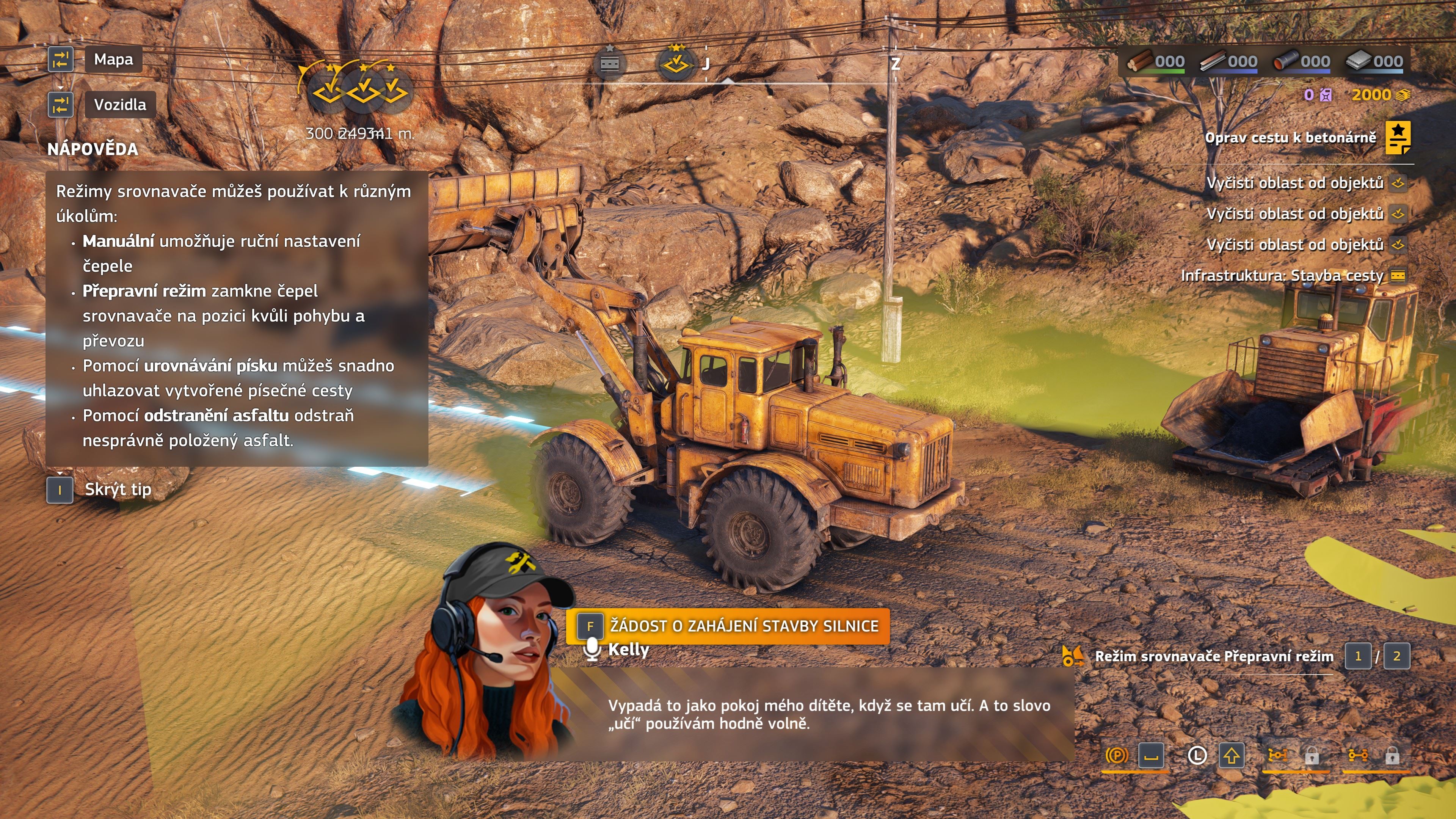Select the Oprav cestu k betonárně objective

pyautogui.click(x=1290, y=138)
